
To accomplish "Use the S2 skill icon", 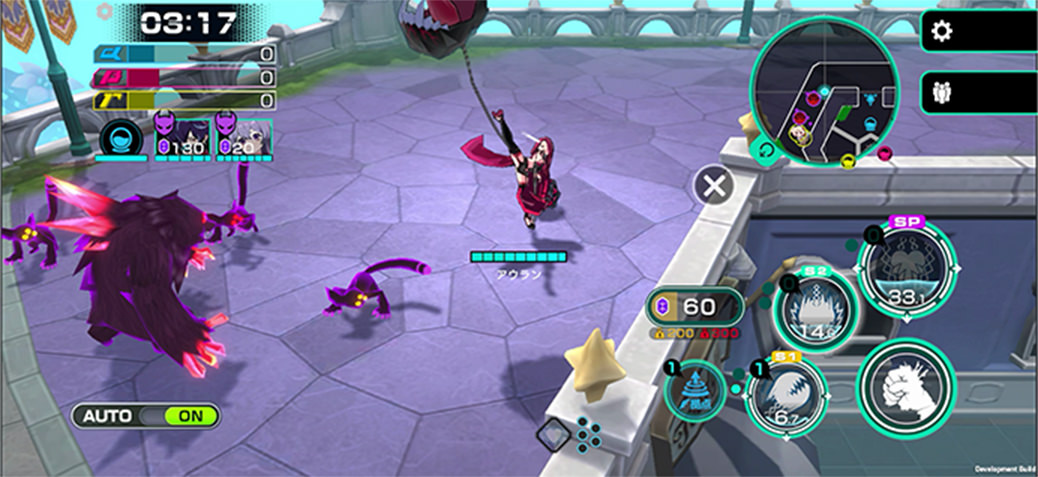I will point(814,308).
